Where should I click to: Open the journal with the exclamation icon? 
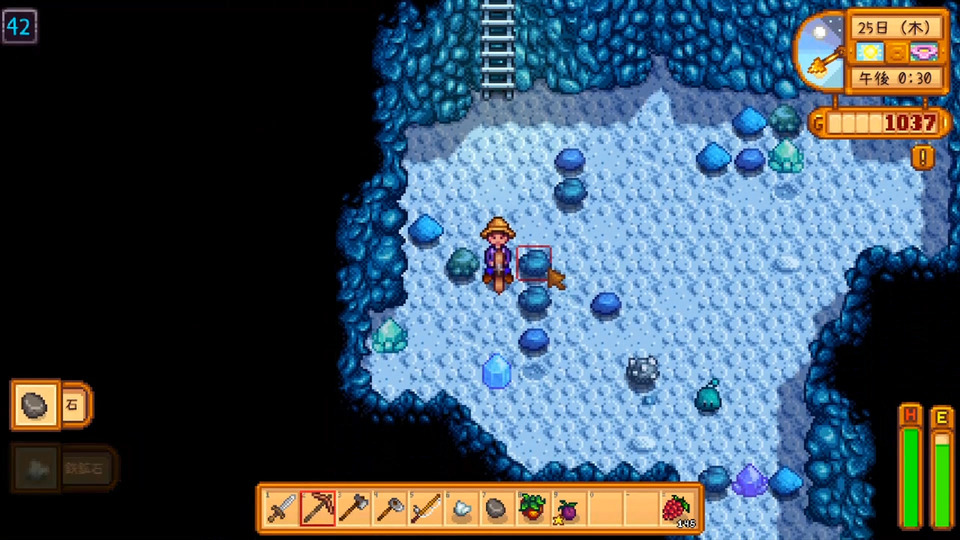(x=923, y=157)
